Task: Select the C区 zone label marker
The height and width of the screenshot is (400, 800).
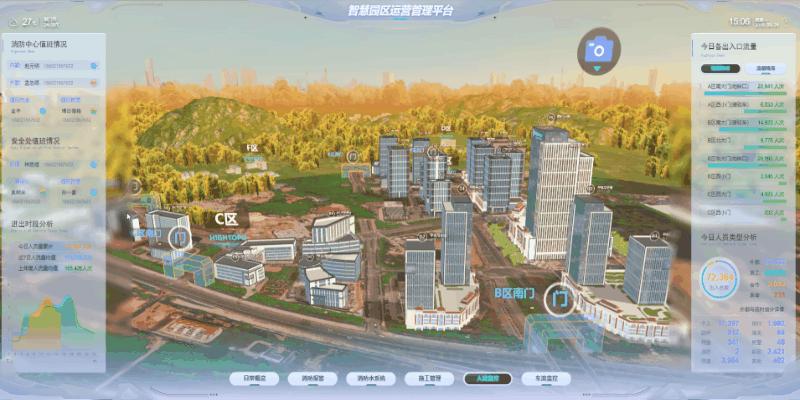Action: point(226,218)
